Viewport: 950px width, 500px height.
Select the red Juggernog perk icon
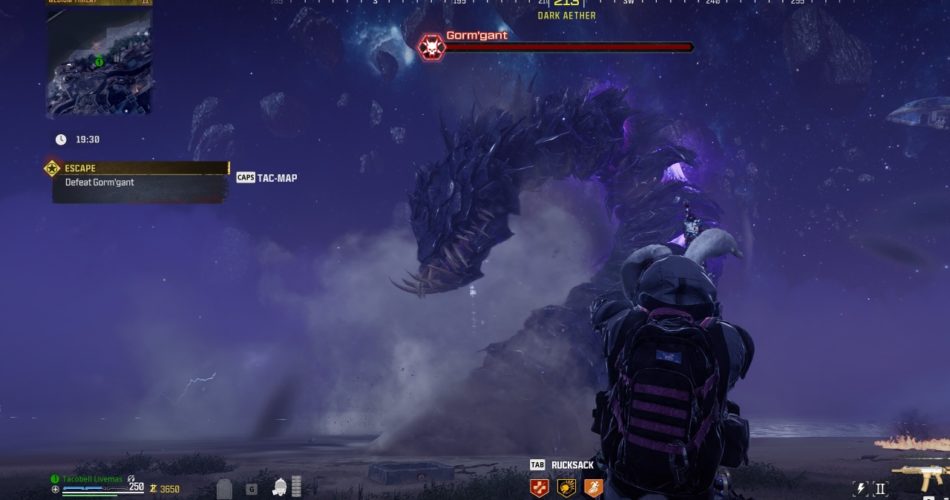coord(540,487)
